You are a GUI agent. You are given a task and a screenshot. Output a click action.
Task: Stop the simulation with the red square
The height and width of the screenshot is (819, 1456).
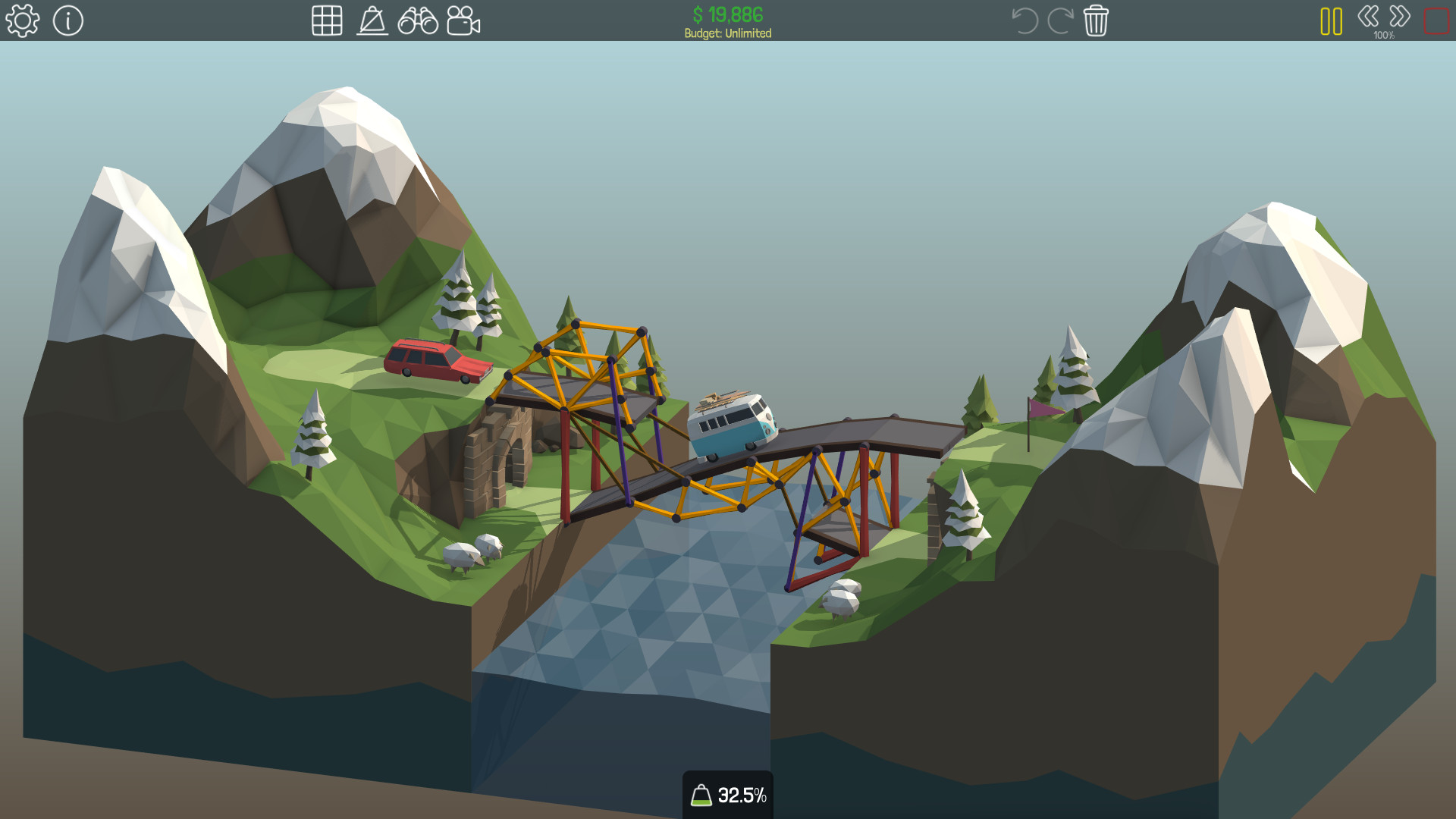1436,20
